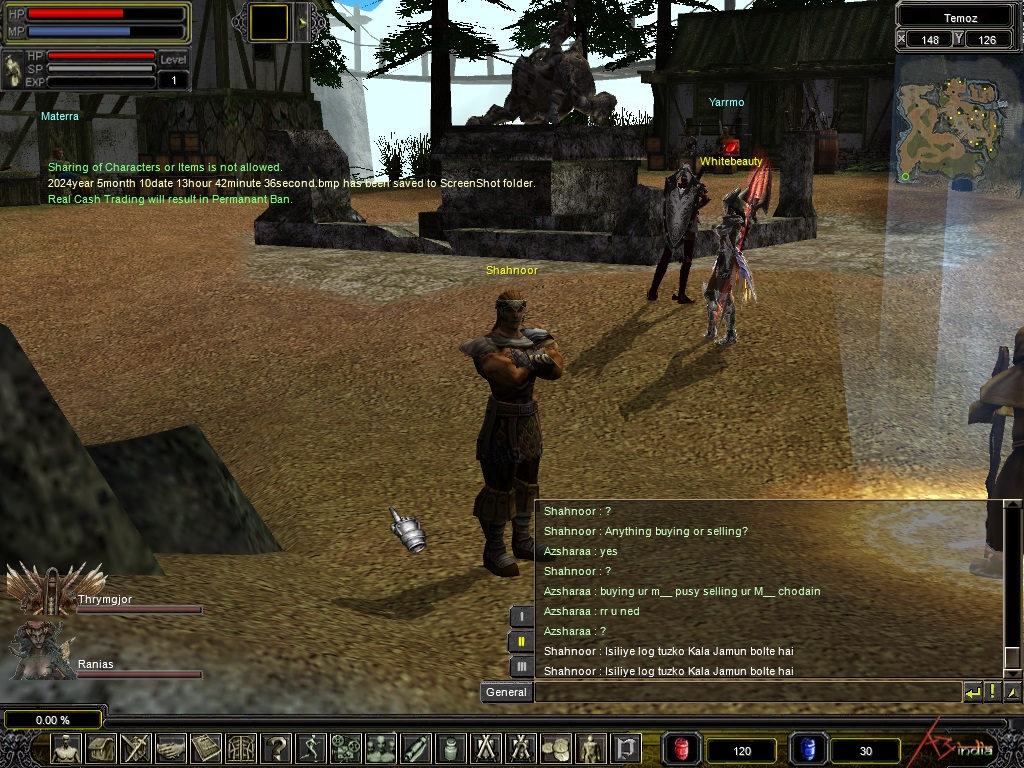Open the question mark help icon

[277, 748]
